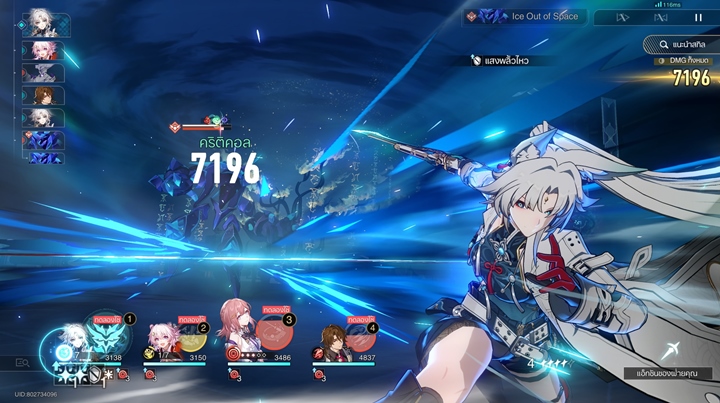Pause the battle
This screenshot has width=720, height=403.
[698, 17]
